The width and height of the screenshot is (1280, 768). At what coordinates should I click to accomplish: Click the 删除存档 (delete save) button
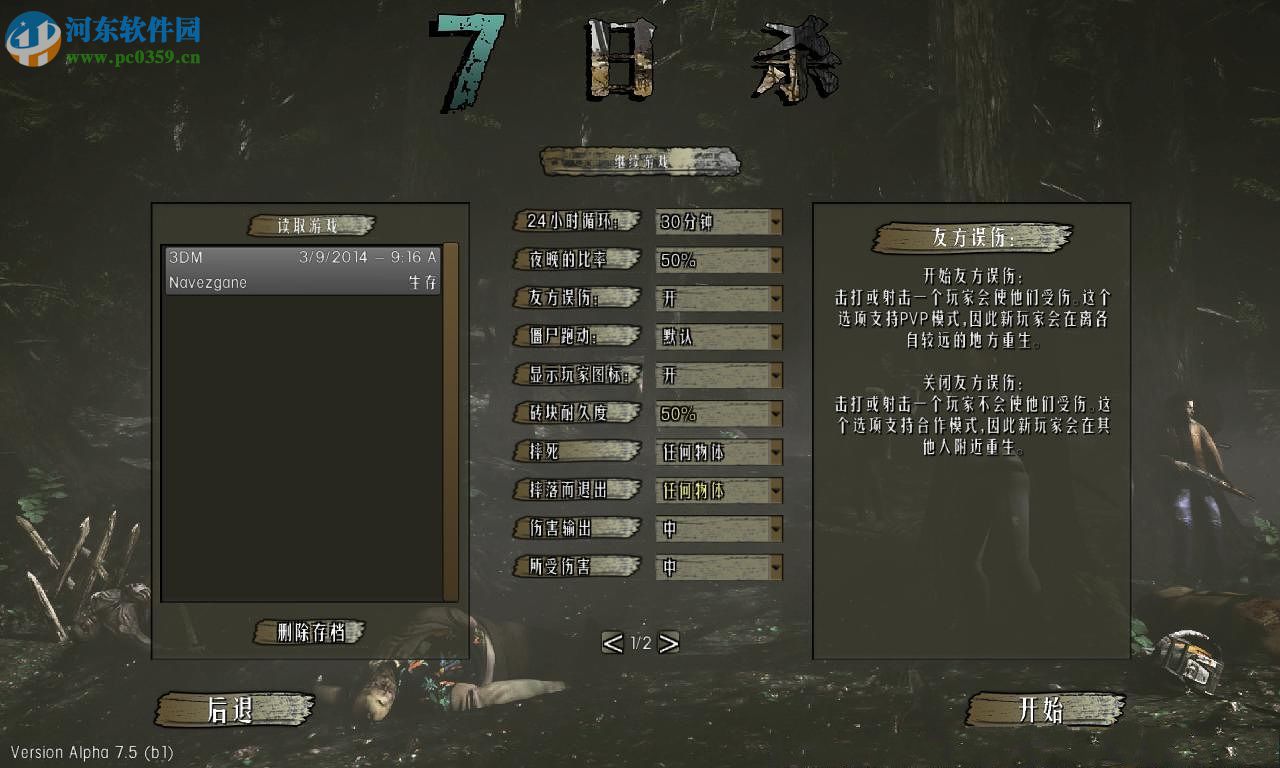[310, 632]
